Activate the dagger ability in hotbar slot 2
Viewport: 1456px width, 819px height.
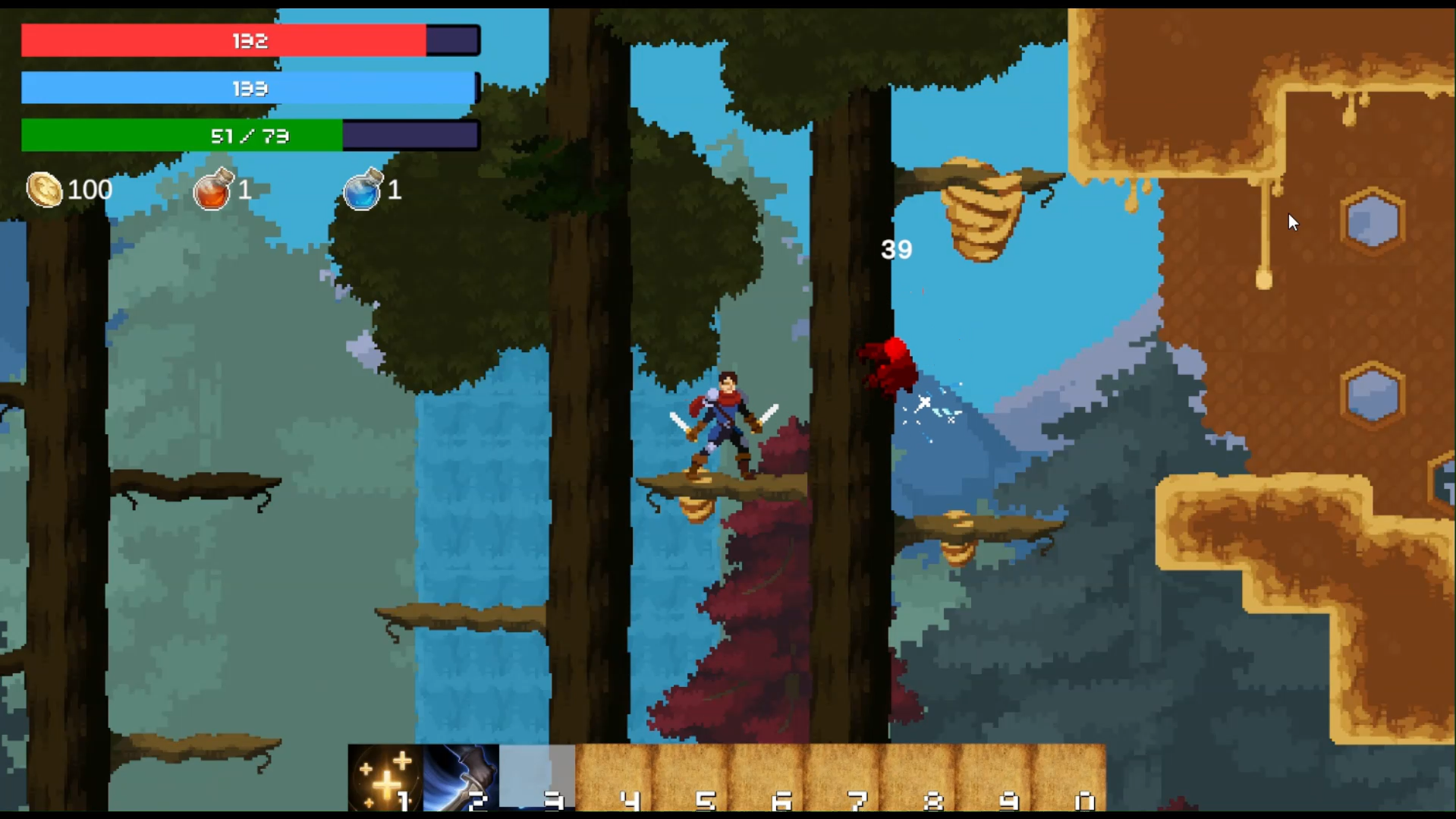[x=461, y=778]
